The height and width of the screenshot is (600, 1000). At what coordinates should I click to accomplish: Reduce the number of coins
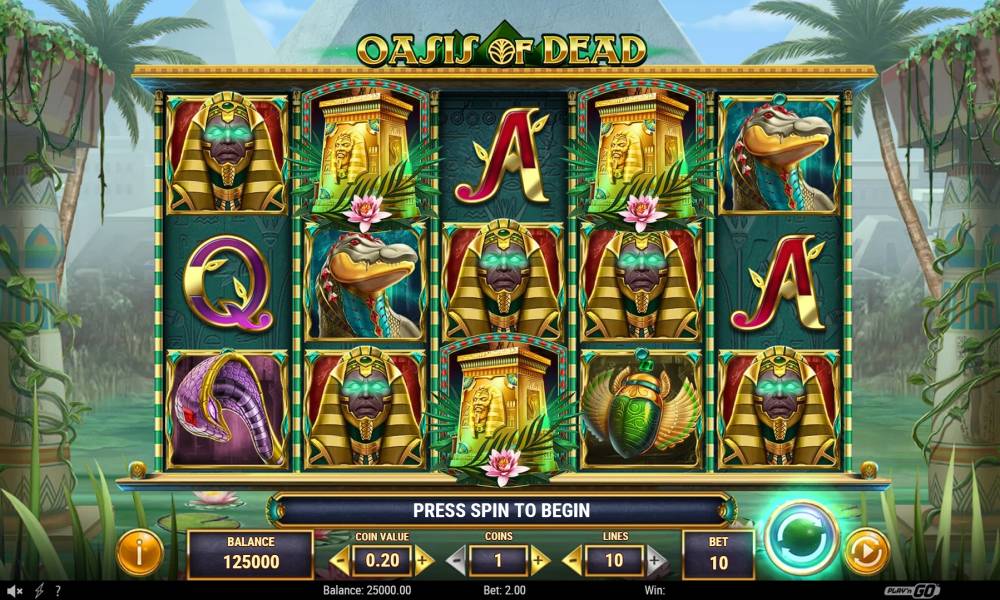(454, 560)
